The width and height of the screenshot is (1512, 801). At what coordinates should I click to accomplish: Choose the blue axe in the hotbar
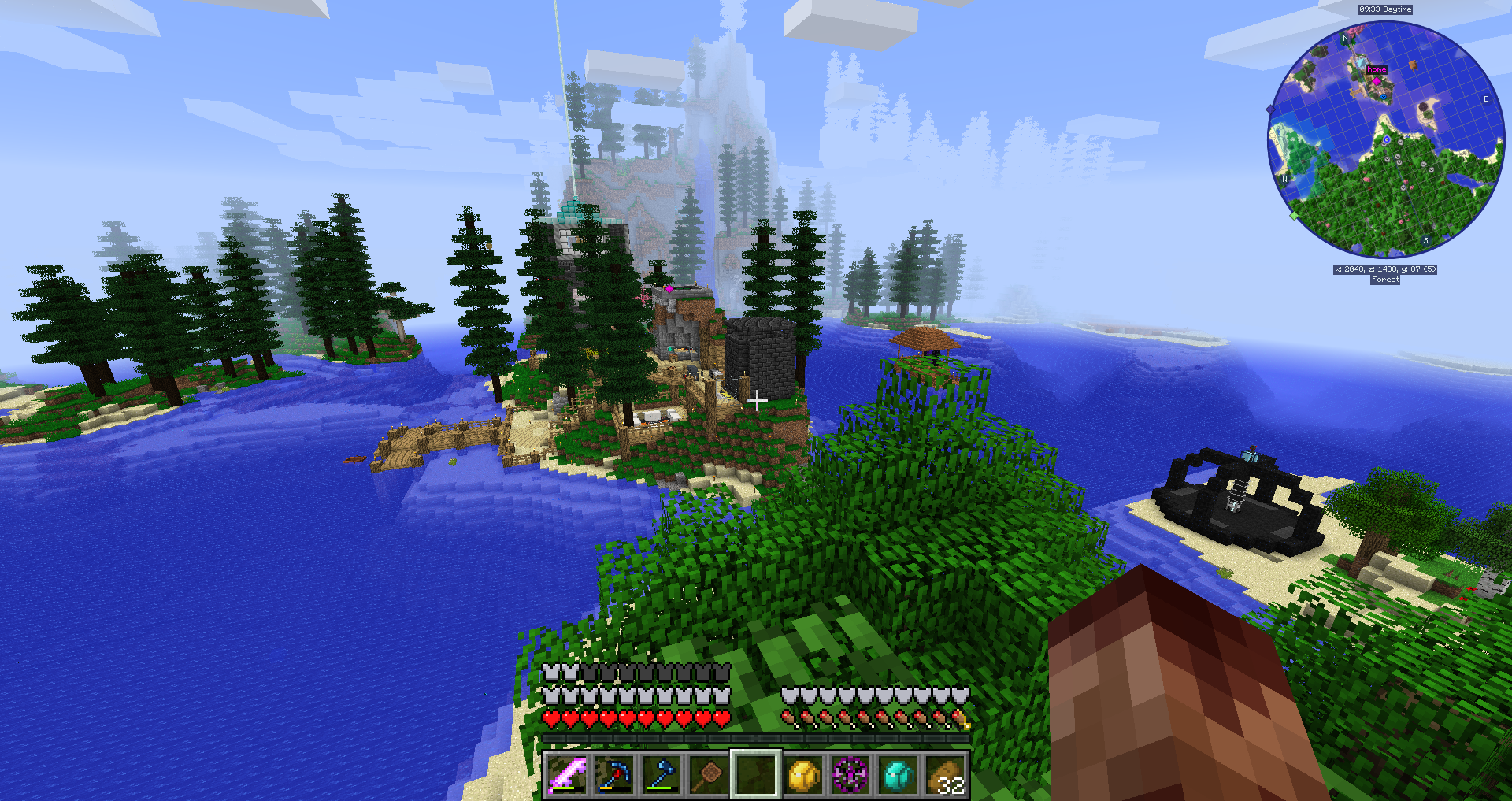661,775
